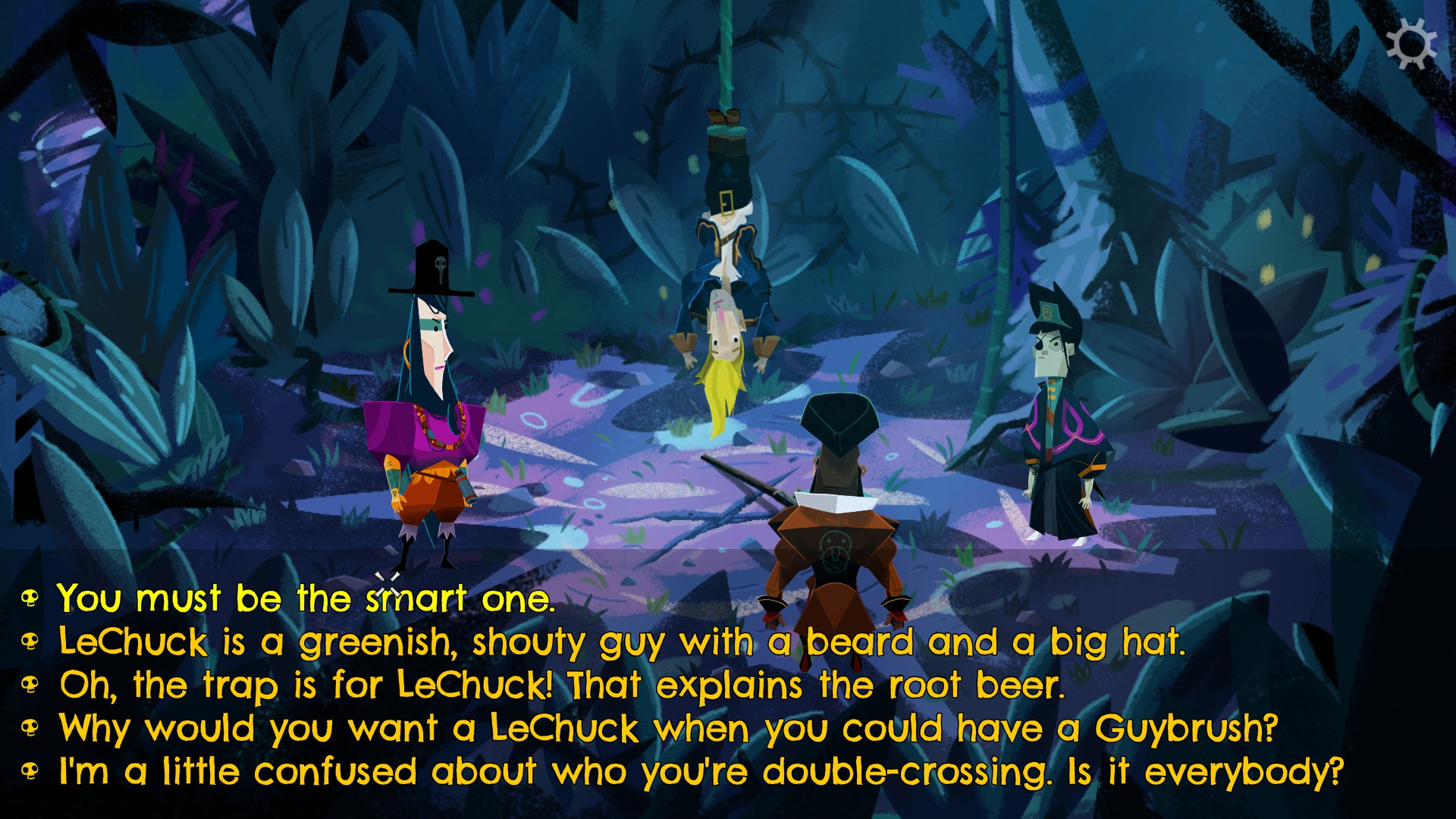Select the skull icon beside the root beer line
Viewport: 1456px width, 819px height.
29,685
